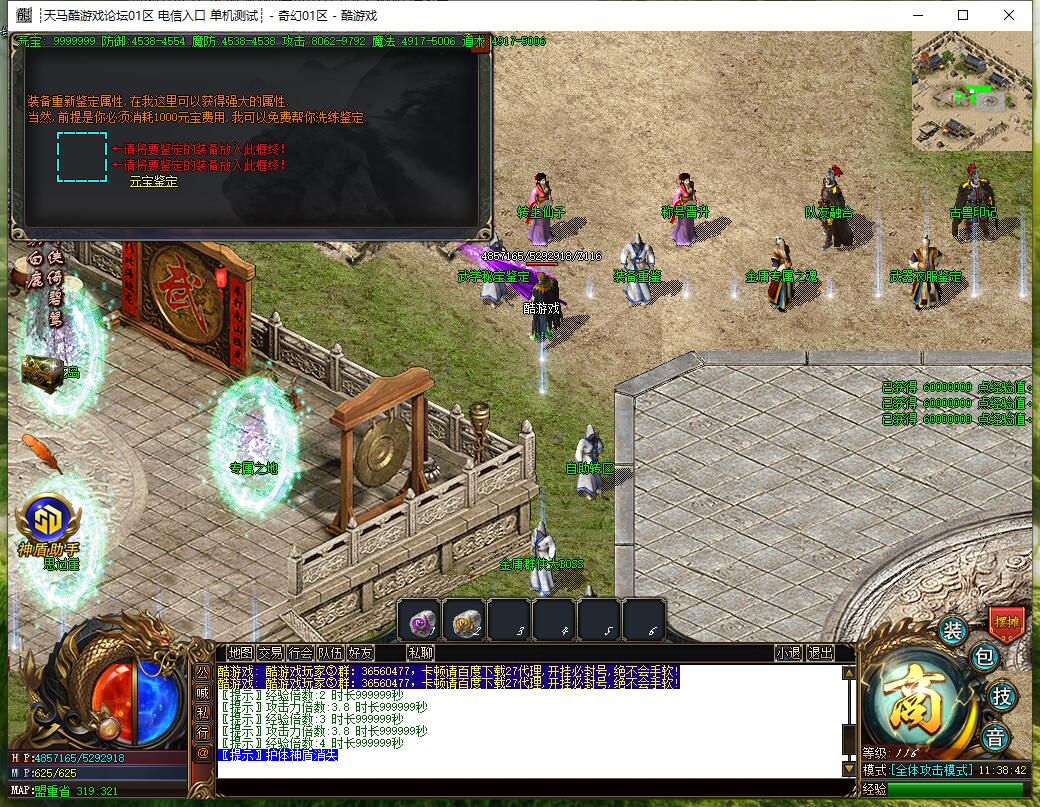Viewport: 1040px width, 807px height.
Task: Use the golden scroll in hotbar slot 2
Action: click(464, 621)
